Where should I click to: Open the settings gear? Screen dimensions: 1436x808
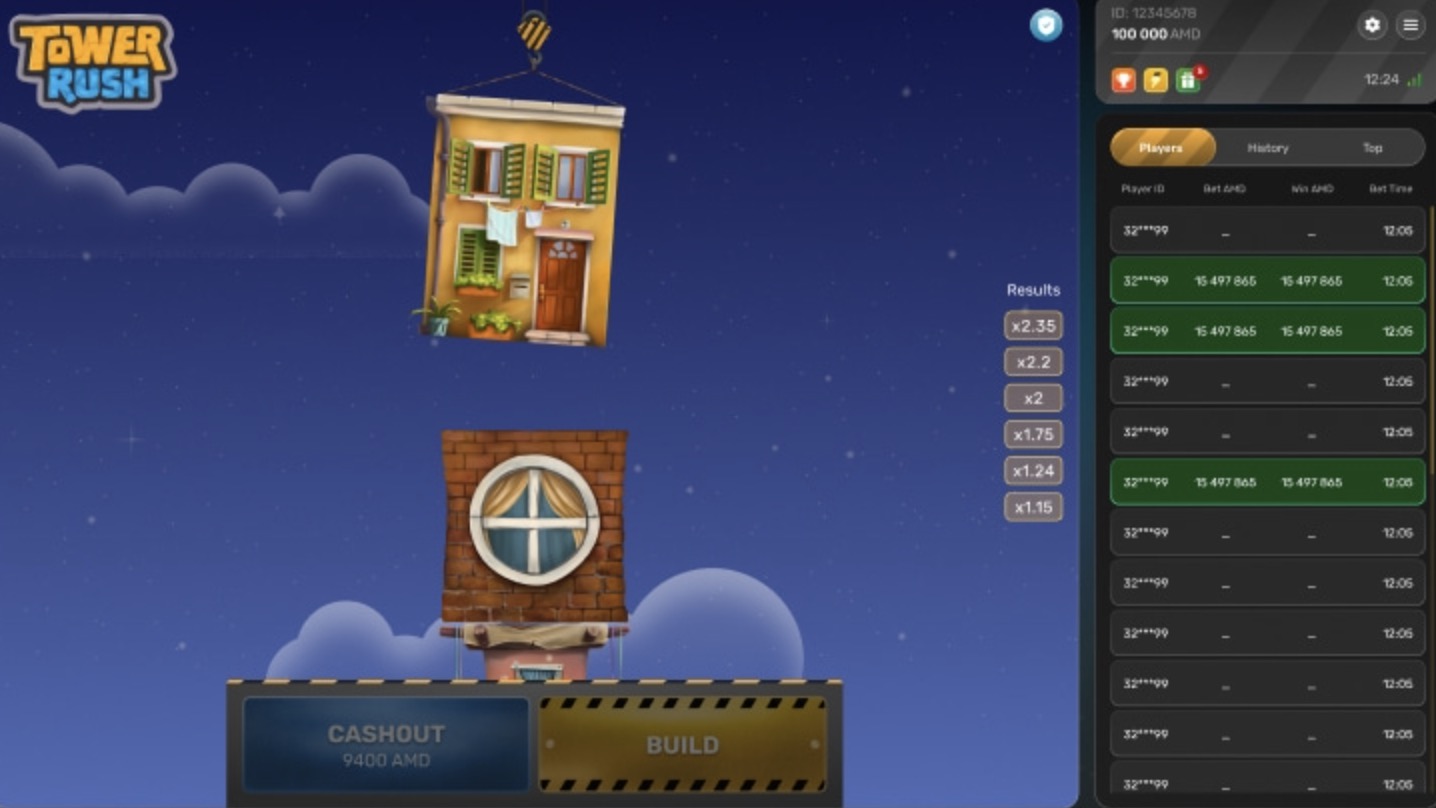[1372, 25]
